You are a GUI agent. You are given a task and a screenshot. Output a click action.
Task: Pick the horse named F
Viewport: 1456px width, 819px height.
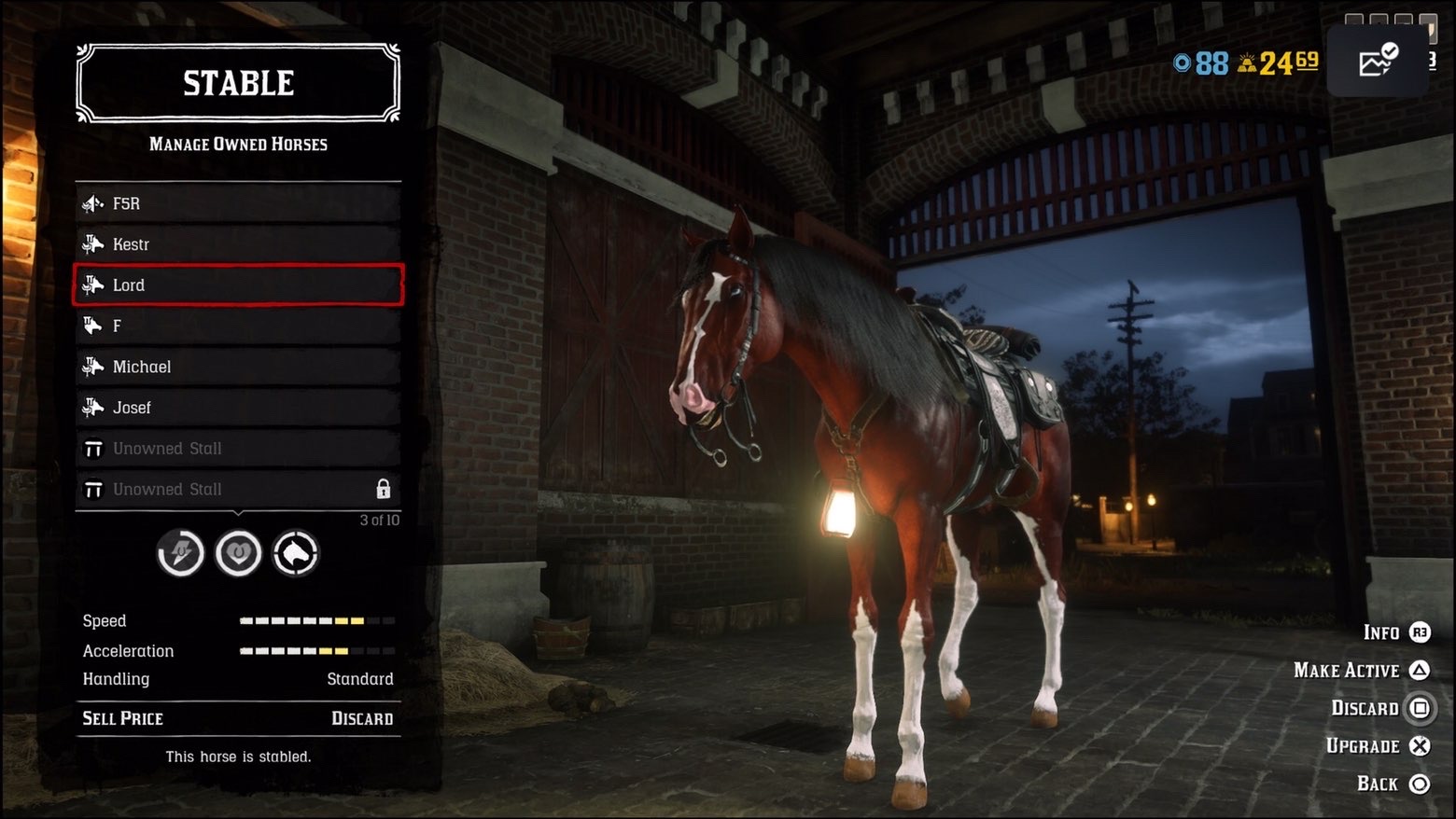[x=238, y=326]
